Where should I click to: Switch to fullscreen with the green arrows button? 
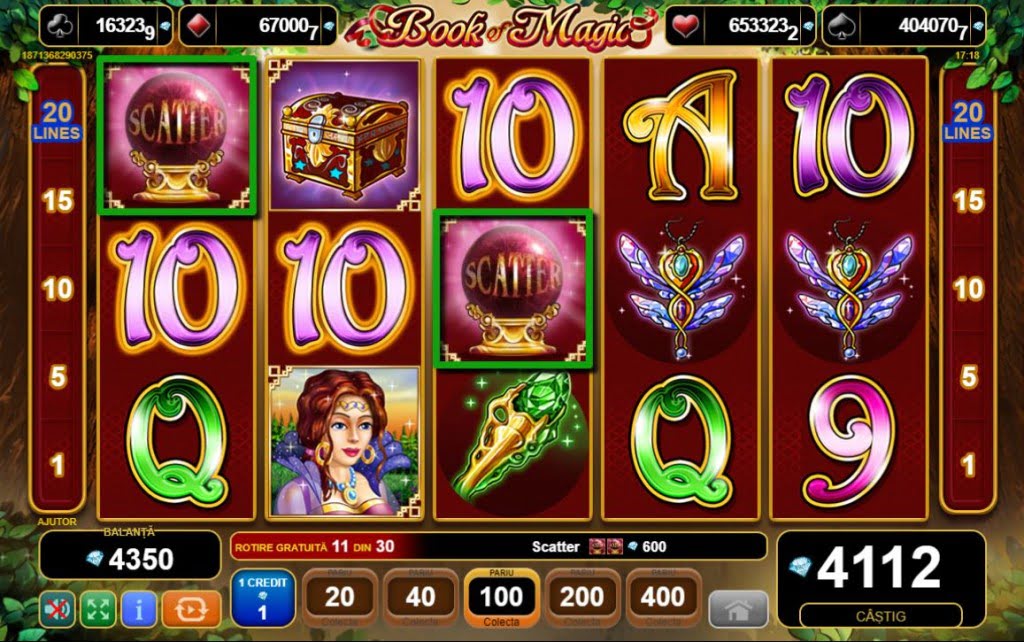pos(97,608)
